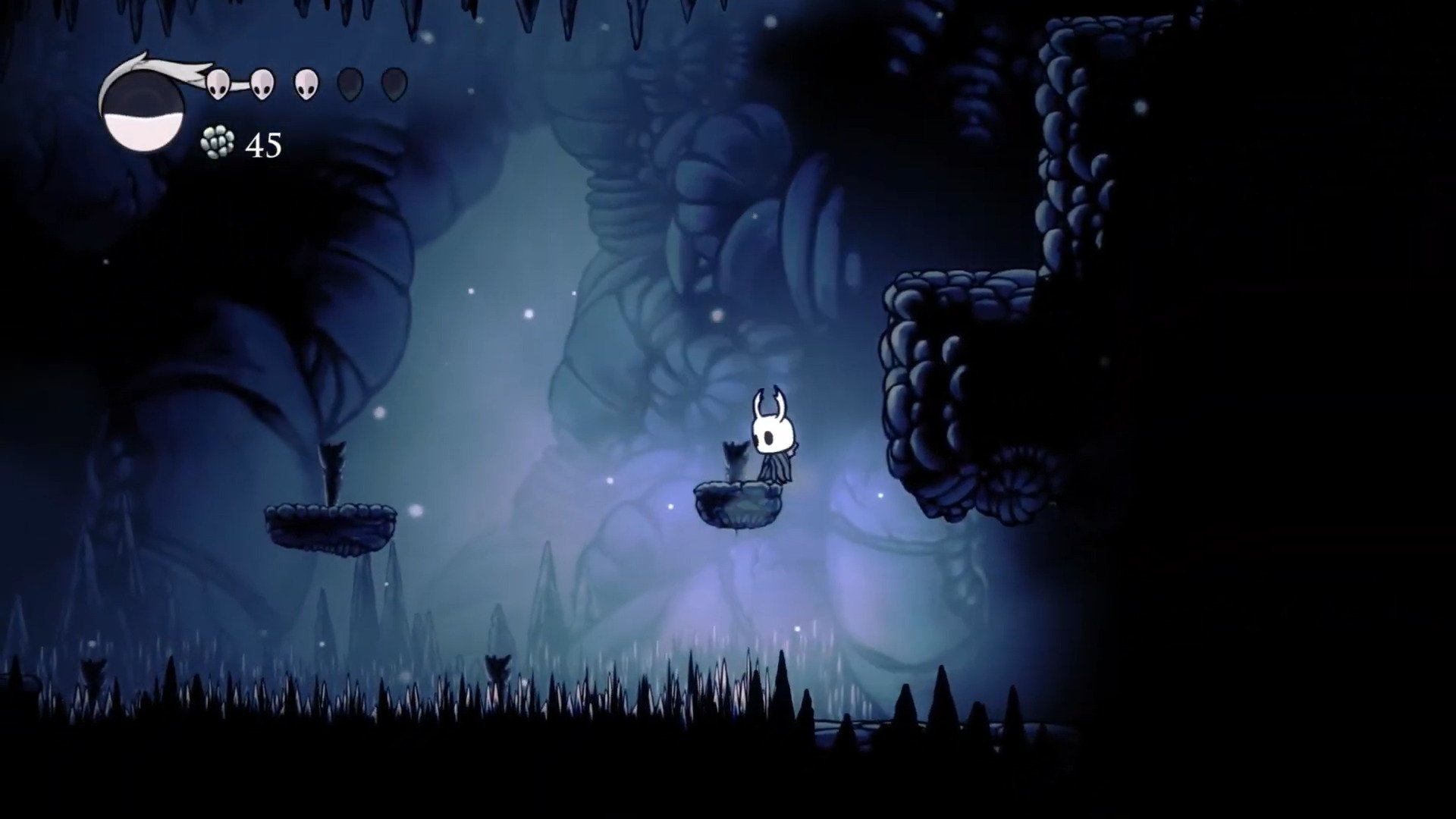The image size is (1456, 819).
Task: Select the first filled health mask
Action: click(218, 83)
